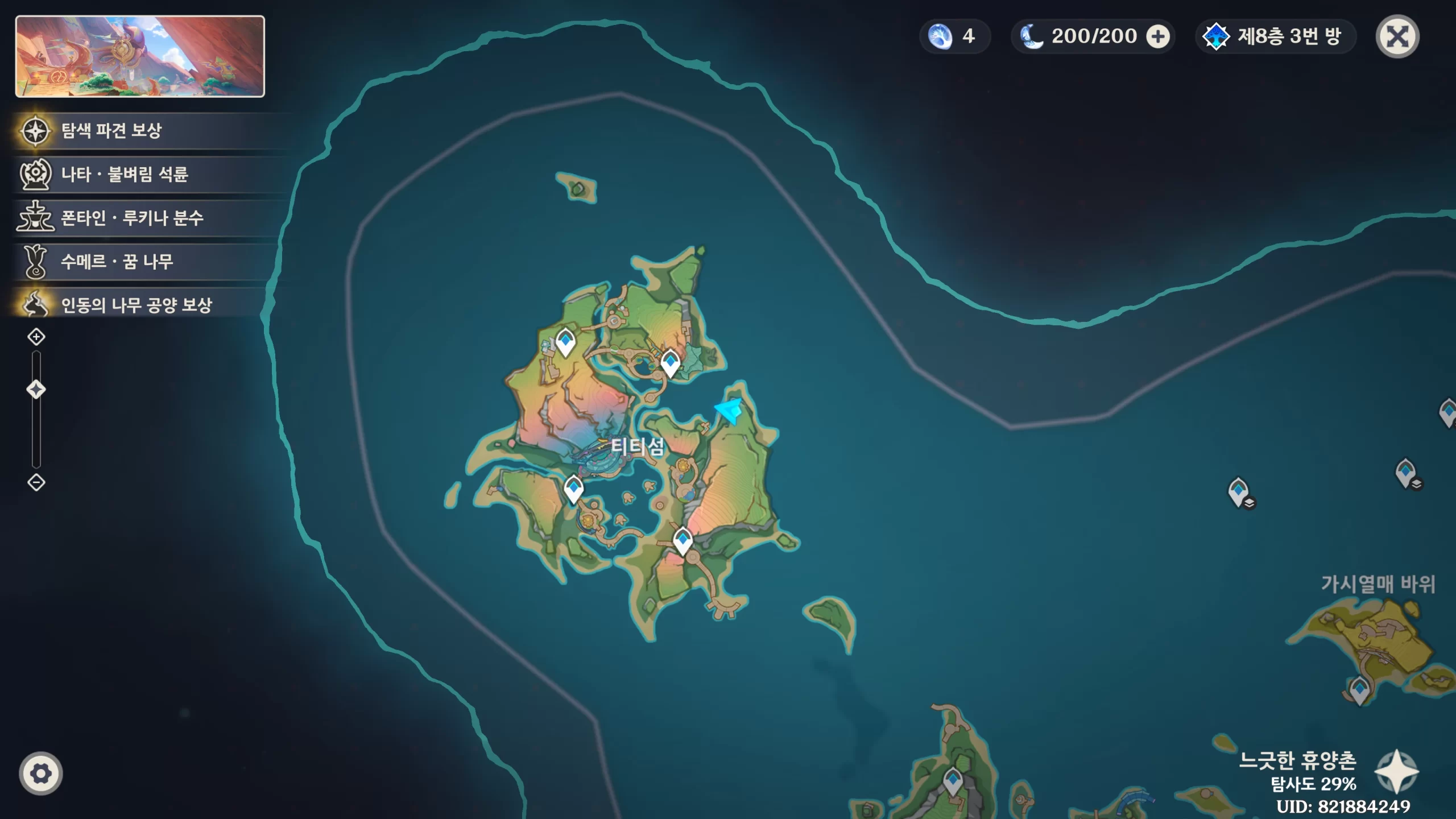This screenshot has width=1456, height=819.
Task: Open the 탐색 파견 보상 entry
Action: pos(111,131)
